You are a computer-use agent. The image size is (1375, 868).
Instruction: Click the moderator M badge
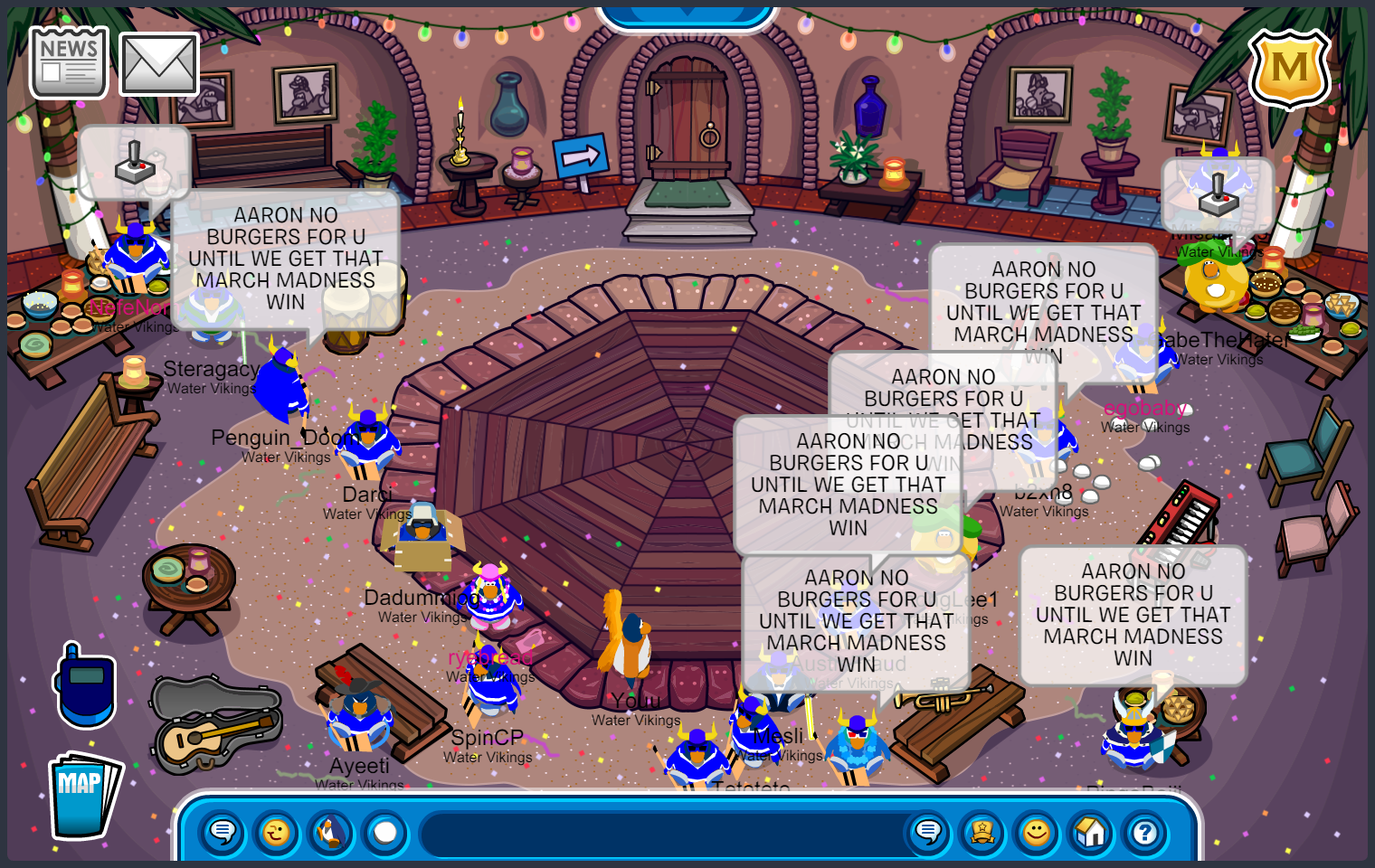1289,69
